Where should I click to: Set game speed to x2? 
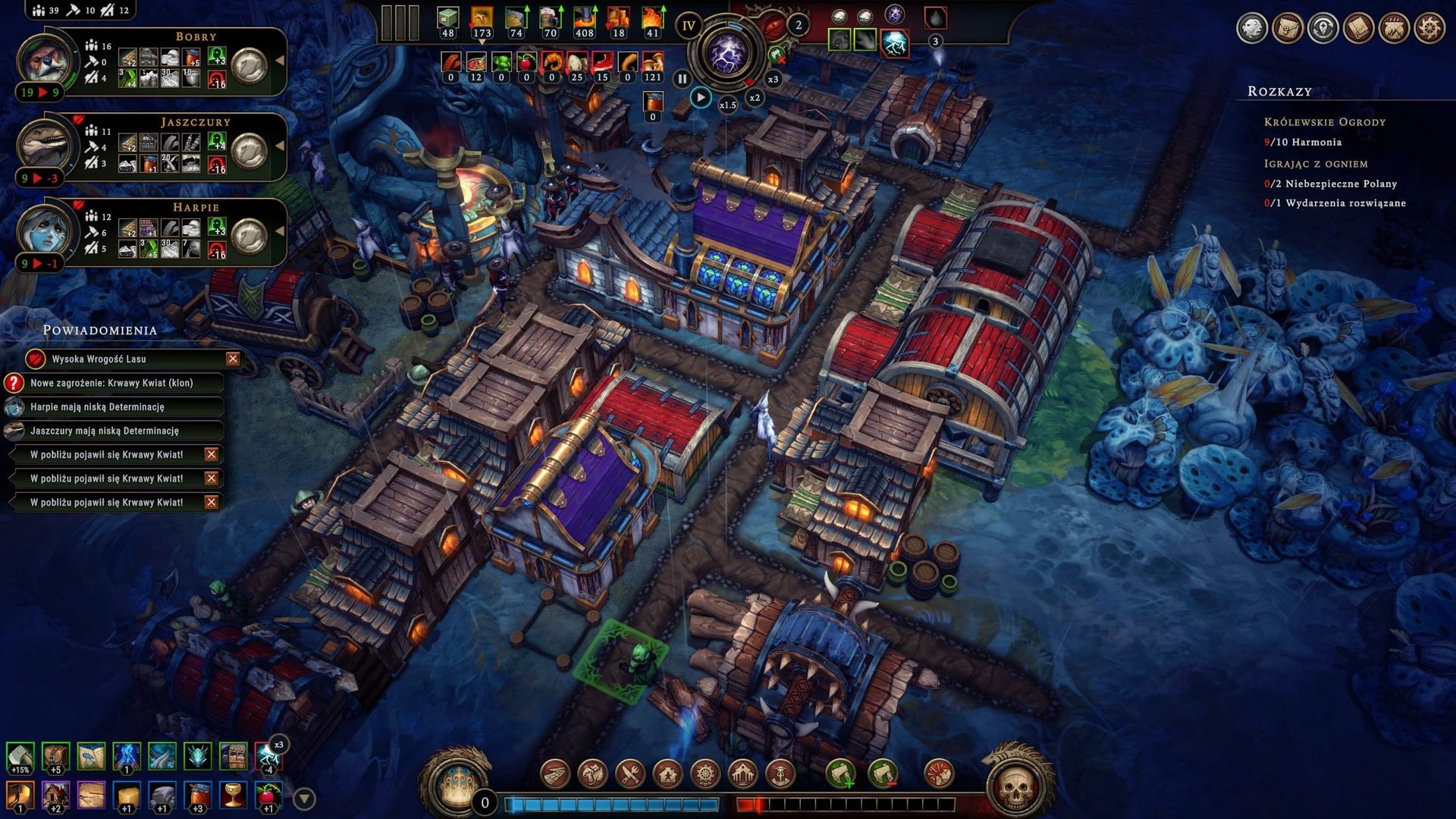(755, 98)
